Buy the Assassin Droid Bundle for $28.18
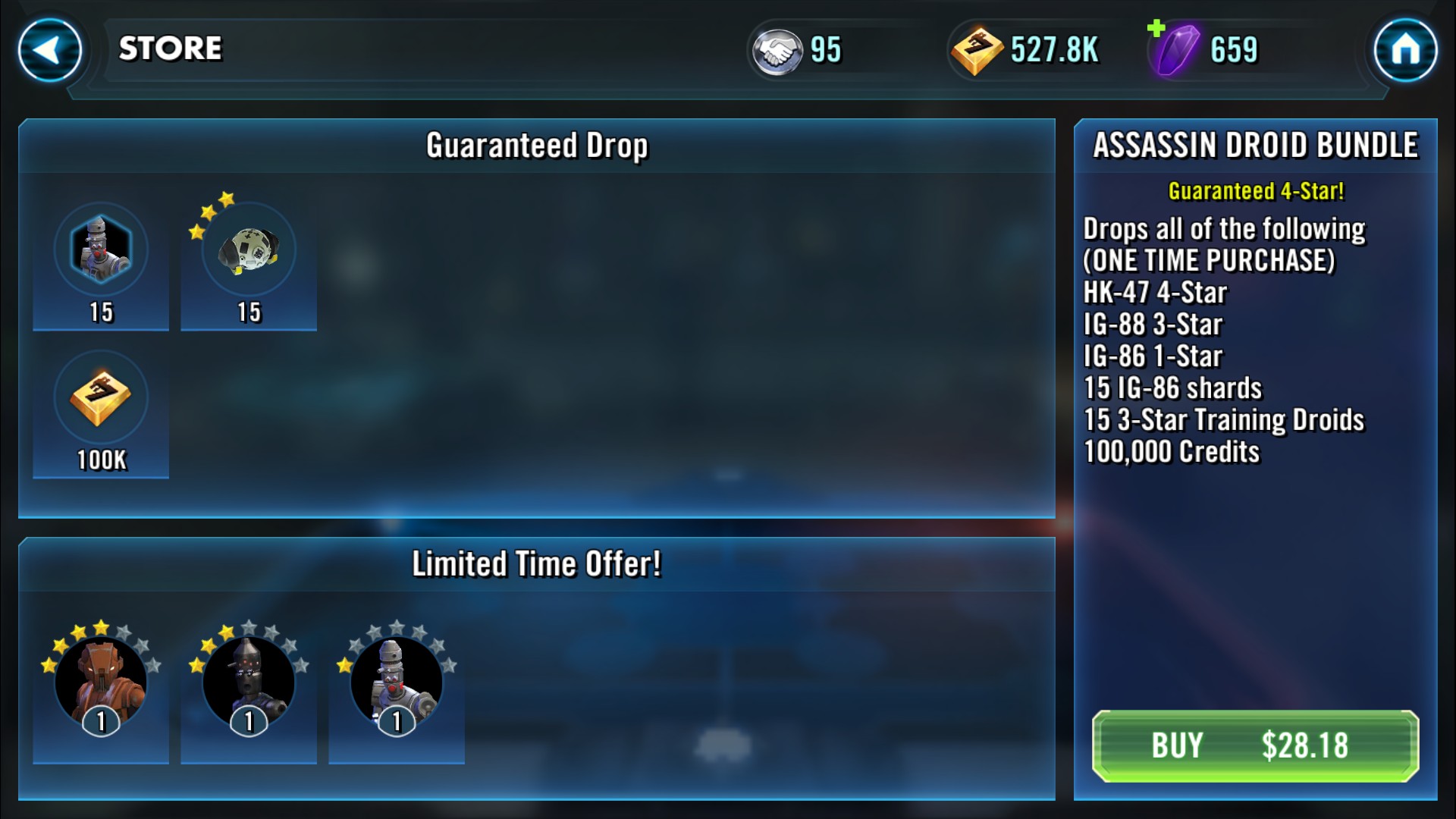The height and width of the screenshot is (819, 1456). tap(1255, 745)
